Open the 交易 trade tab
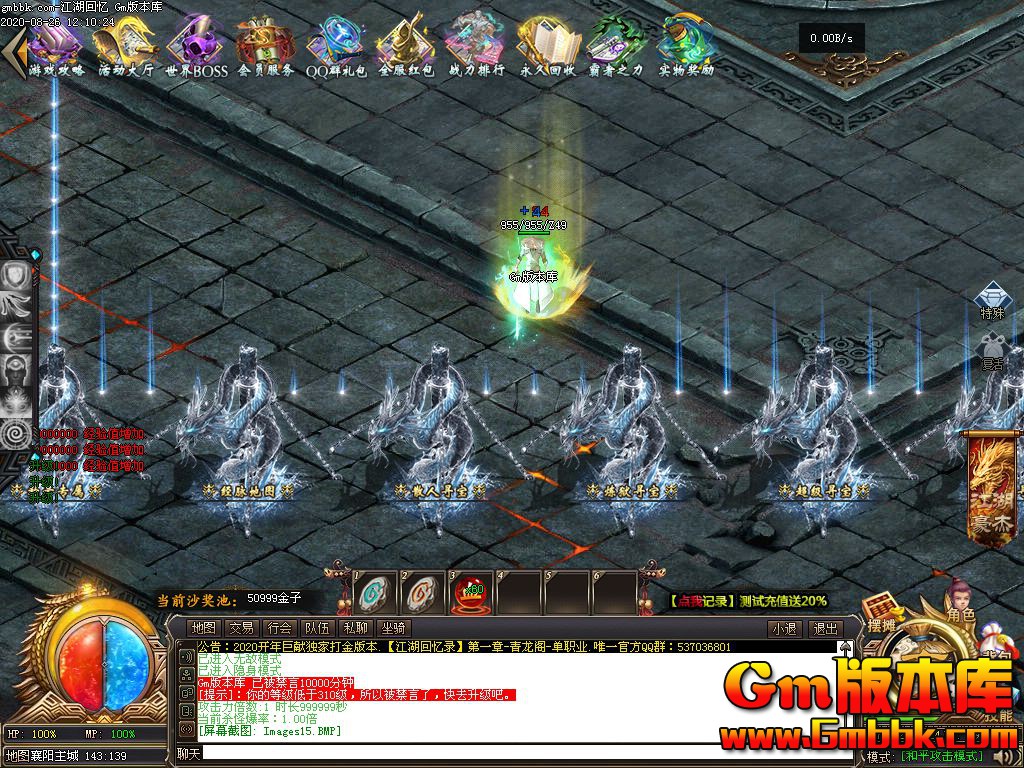 click(241, 628)
